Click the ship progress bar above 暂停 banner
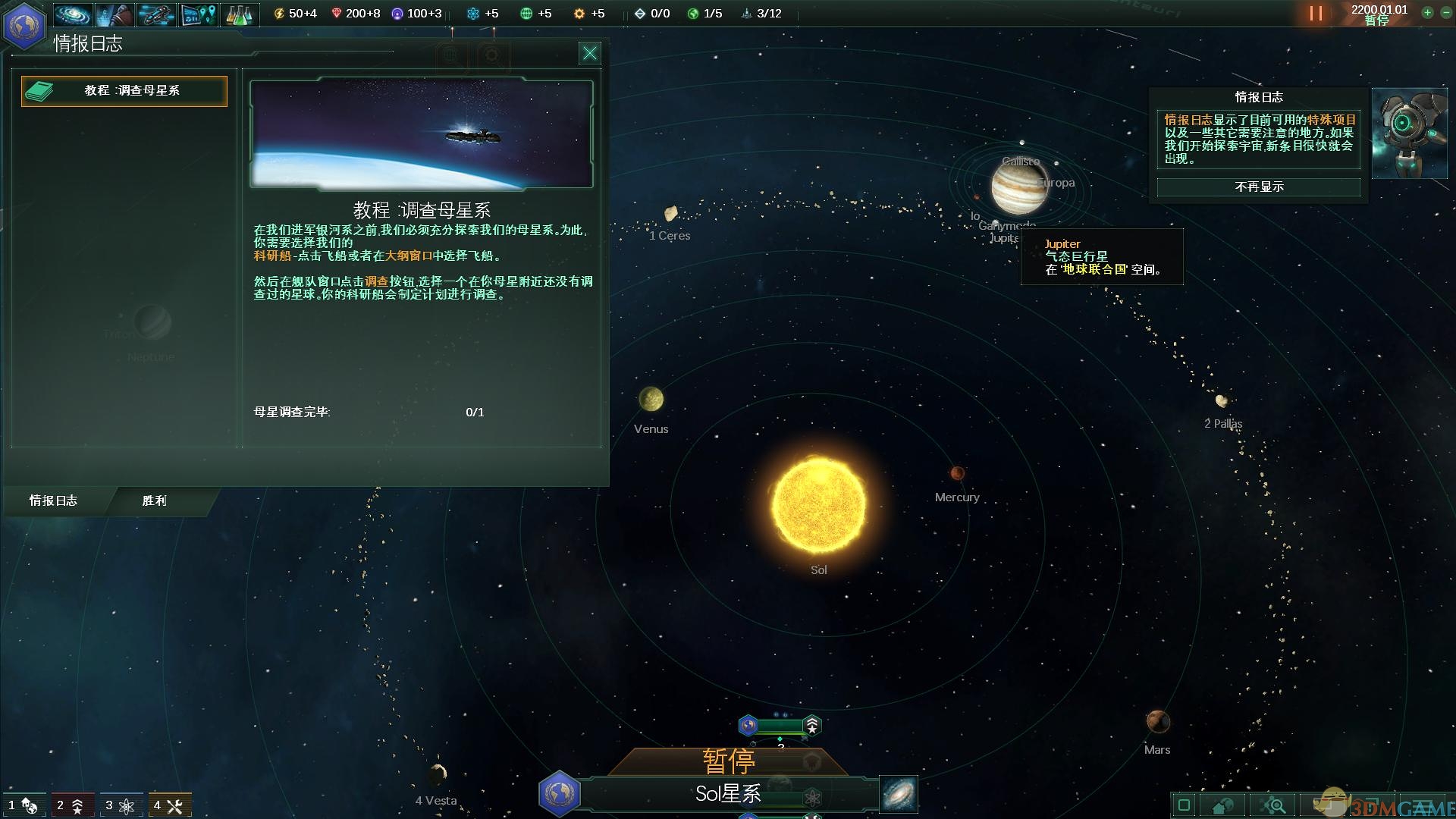This screenshot has width=1456, height=819. [780, 726]
